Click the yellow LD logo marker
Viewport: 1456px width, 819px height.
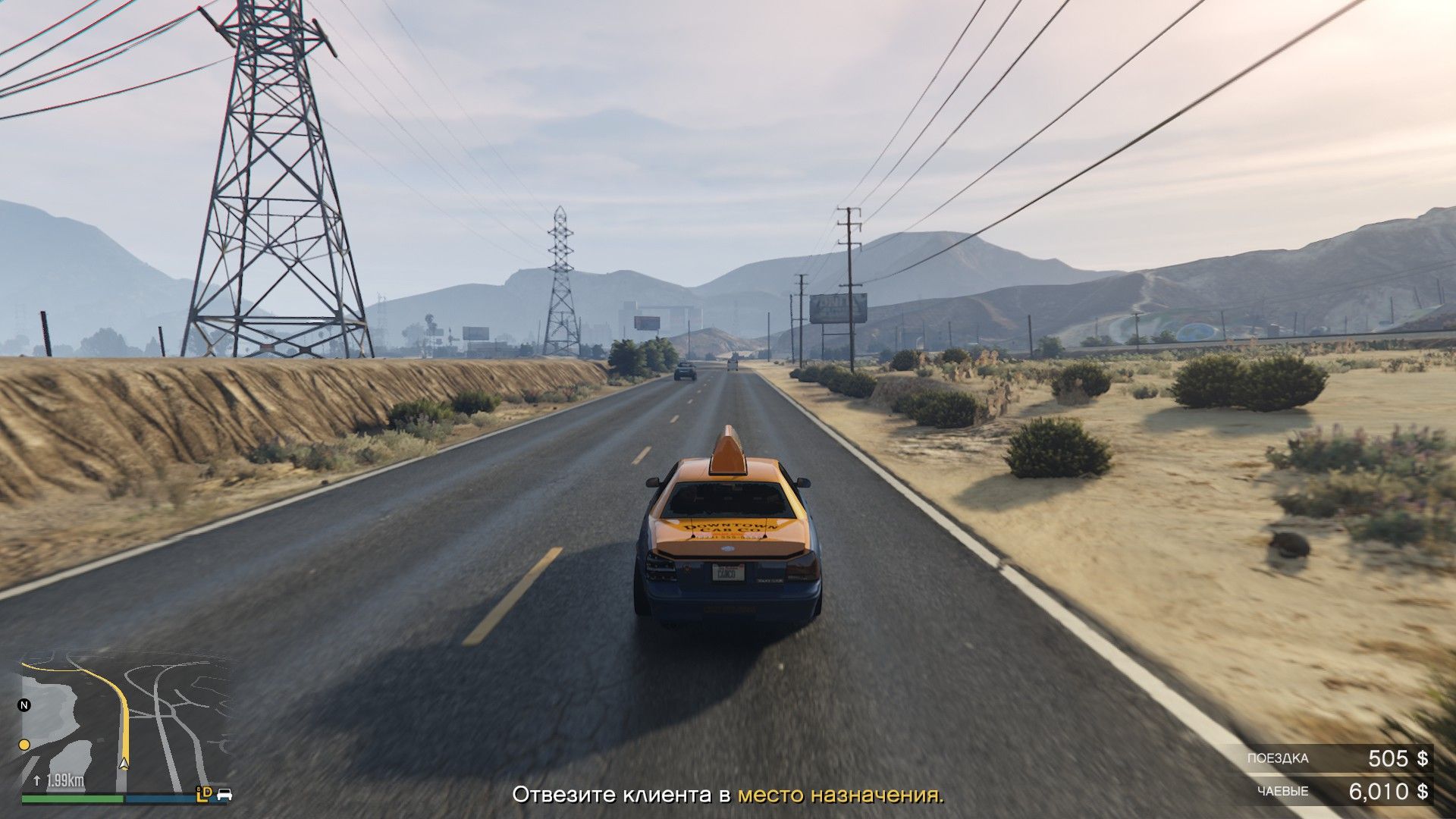203,793
